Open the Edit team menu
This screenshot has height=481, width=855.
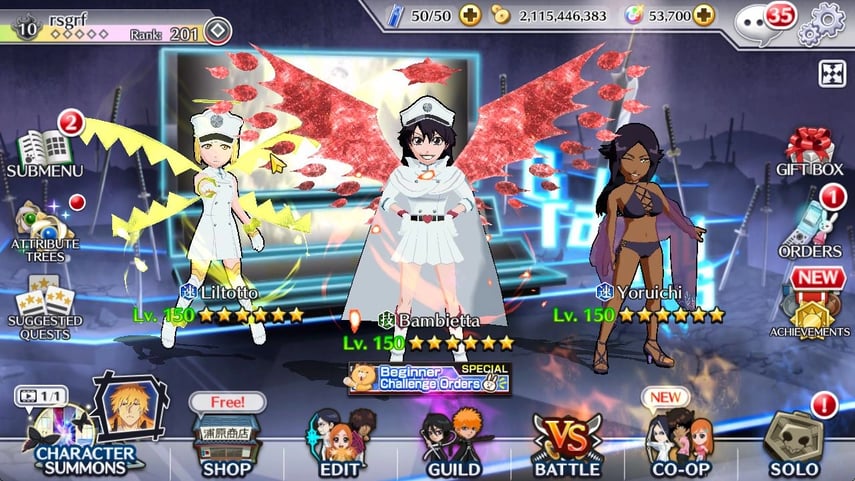coord(341,442)
